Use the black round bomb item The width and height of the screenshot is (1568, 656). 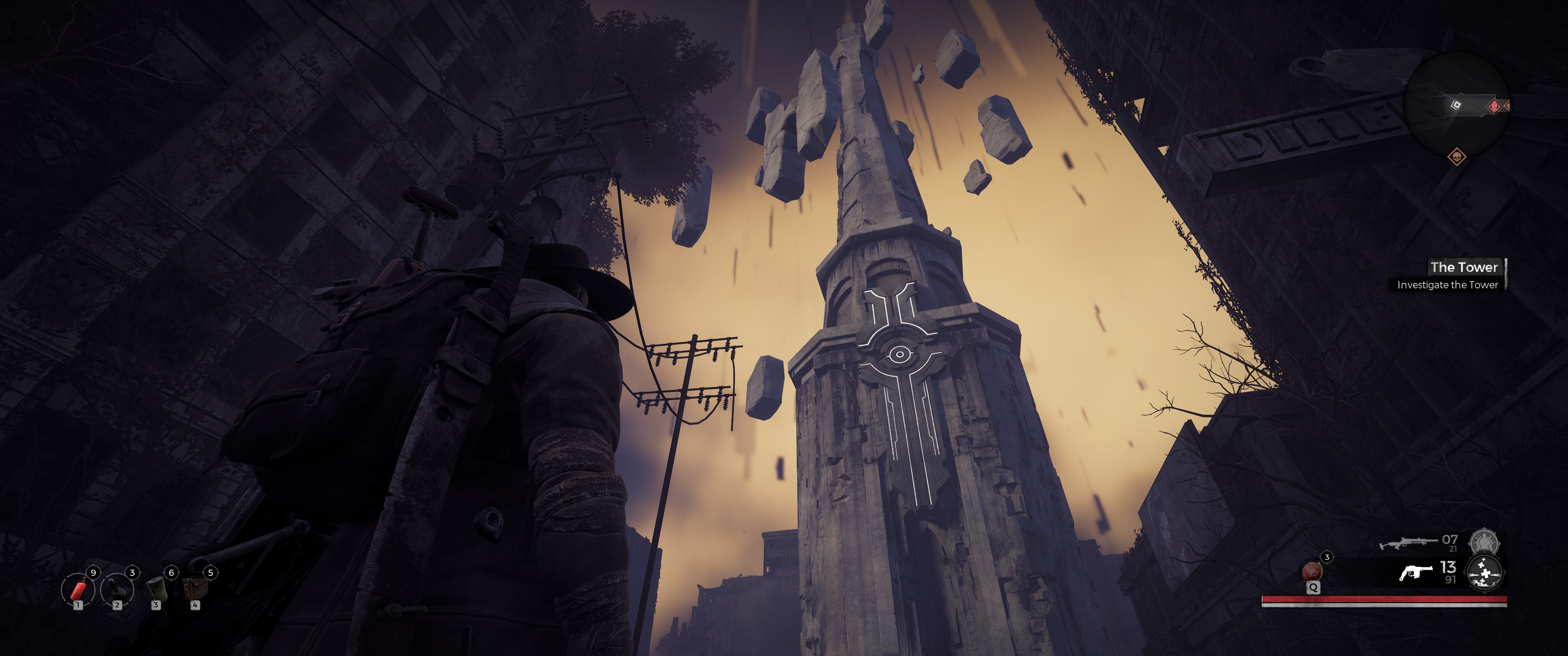click(117, 589)
